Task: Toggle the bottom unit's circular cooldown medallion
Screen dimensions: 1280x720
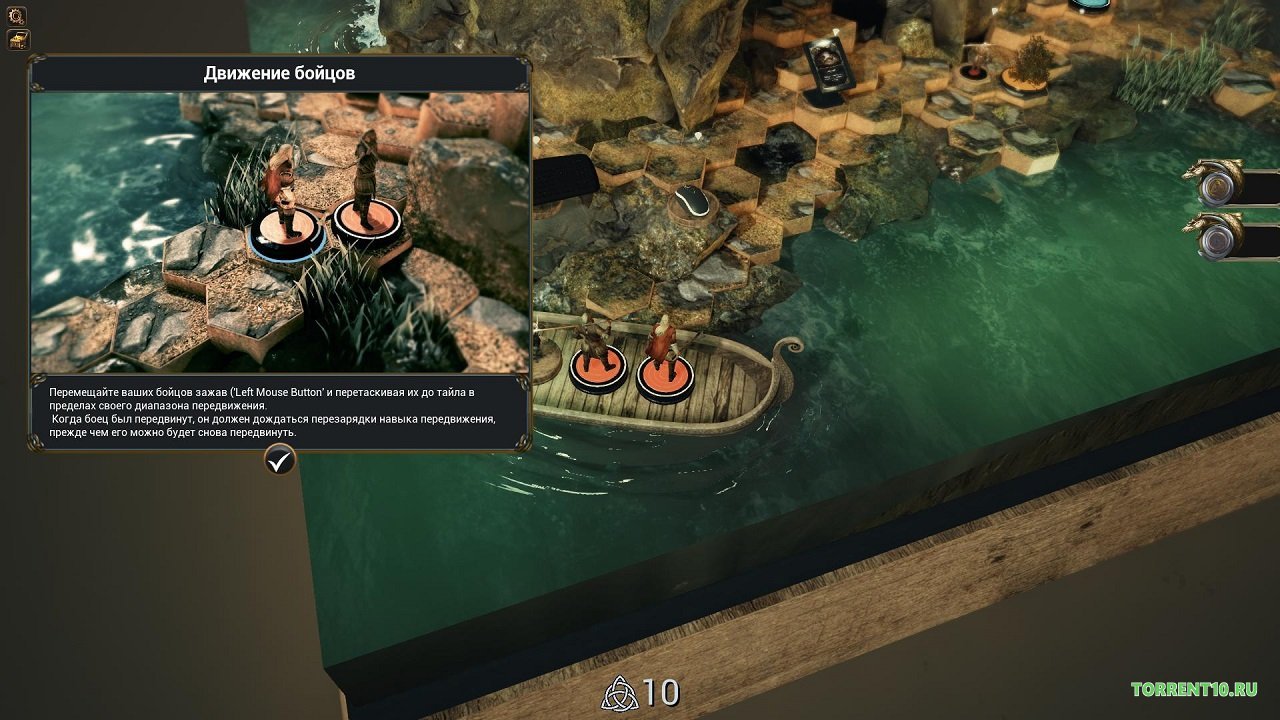Action: click(x=1218, y=241)
